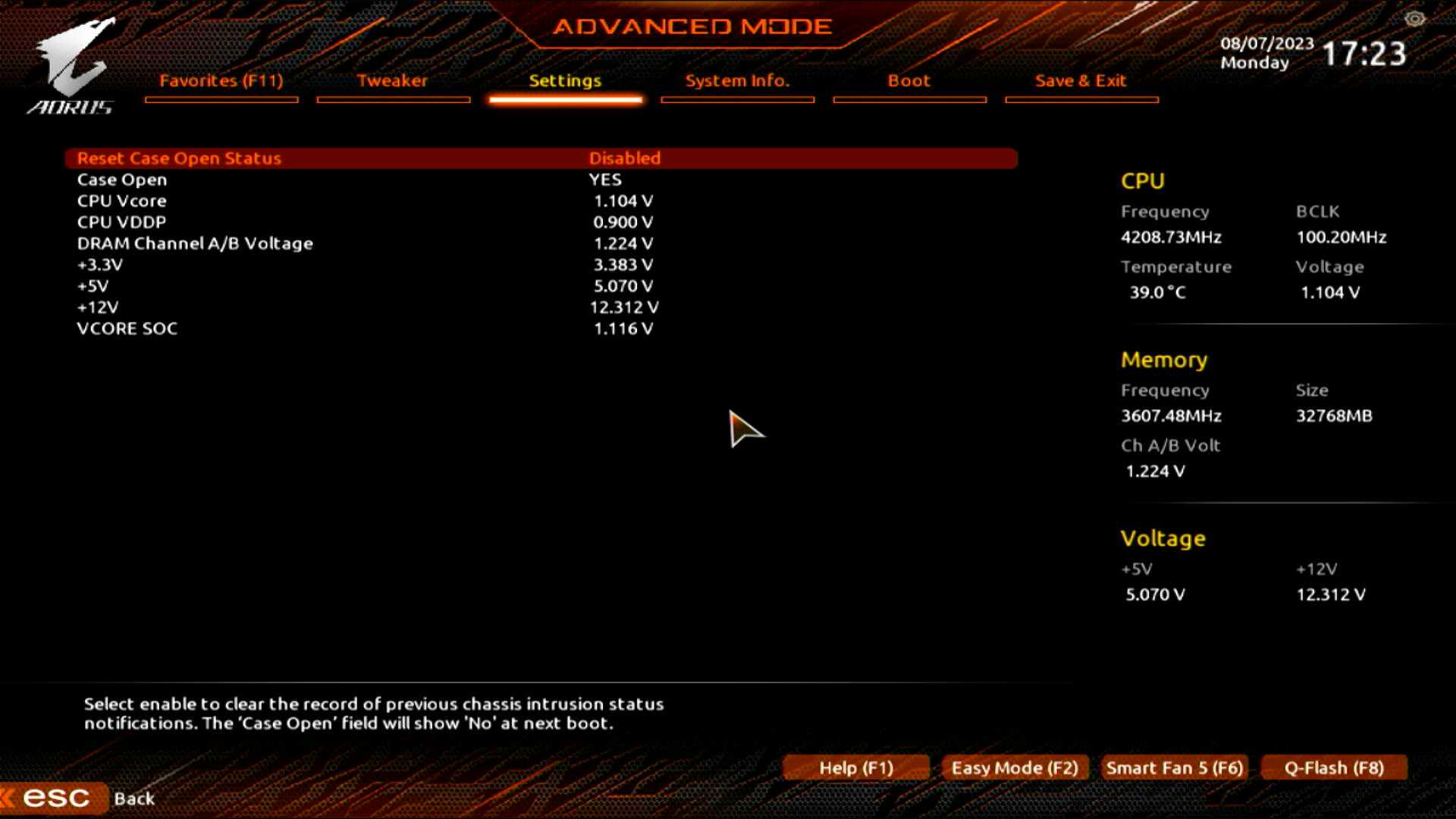Go to the System Info. tab
The image size is (1456, 819).
pos(737,81)
